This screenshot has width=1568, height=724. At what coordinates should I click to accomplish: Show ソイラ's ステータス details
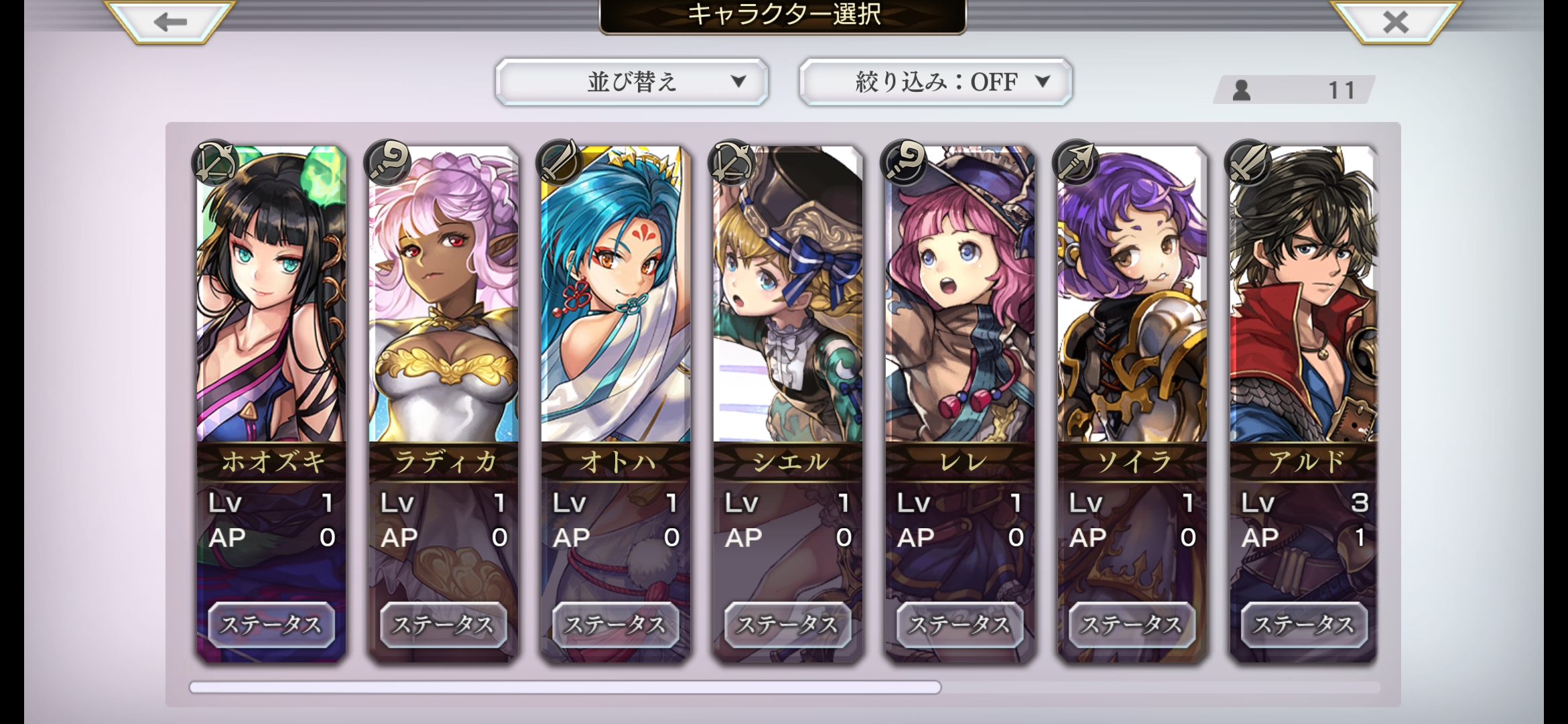[x=1132, y=625]
